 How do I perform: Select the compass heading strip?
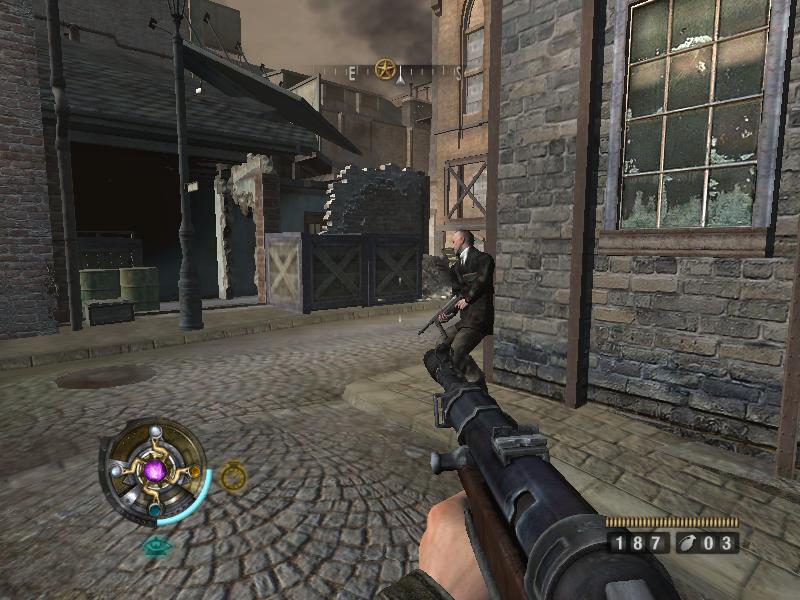pos(400,72)
